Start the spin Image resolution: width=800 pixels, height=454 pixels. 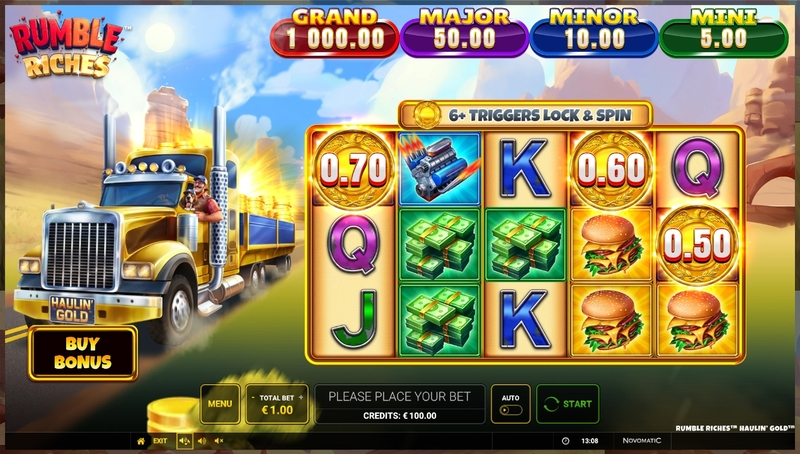pos(568,404)
